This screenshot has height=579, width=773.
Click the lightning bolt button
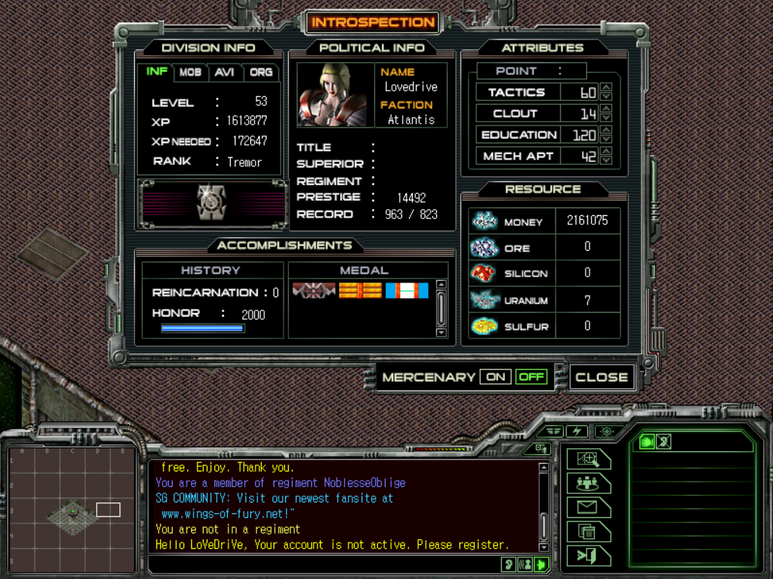[577, 431]
